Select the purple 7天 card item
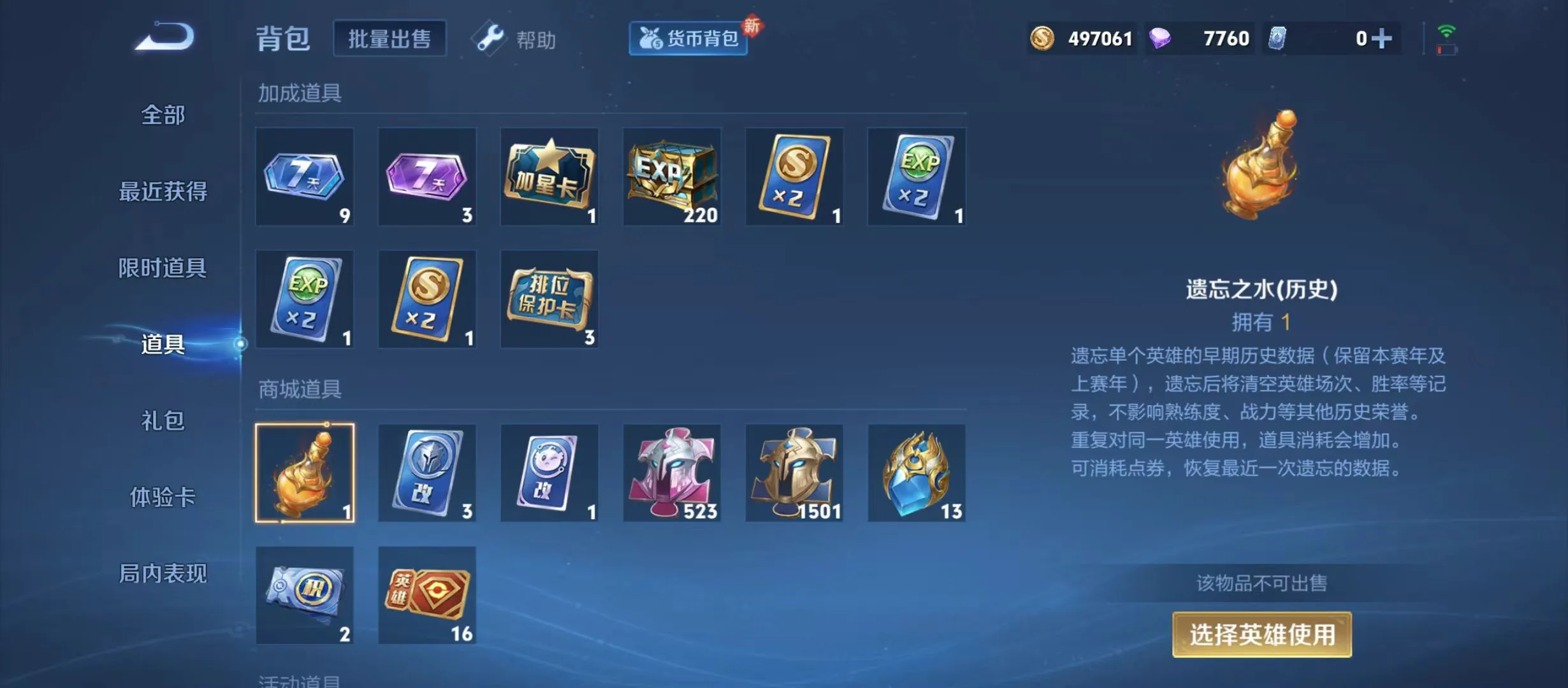Viewport: 1568px width, 688px height. pos(427,176)
